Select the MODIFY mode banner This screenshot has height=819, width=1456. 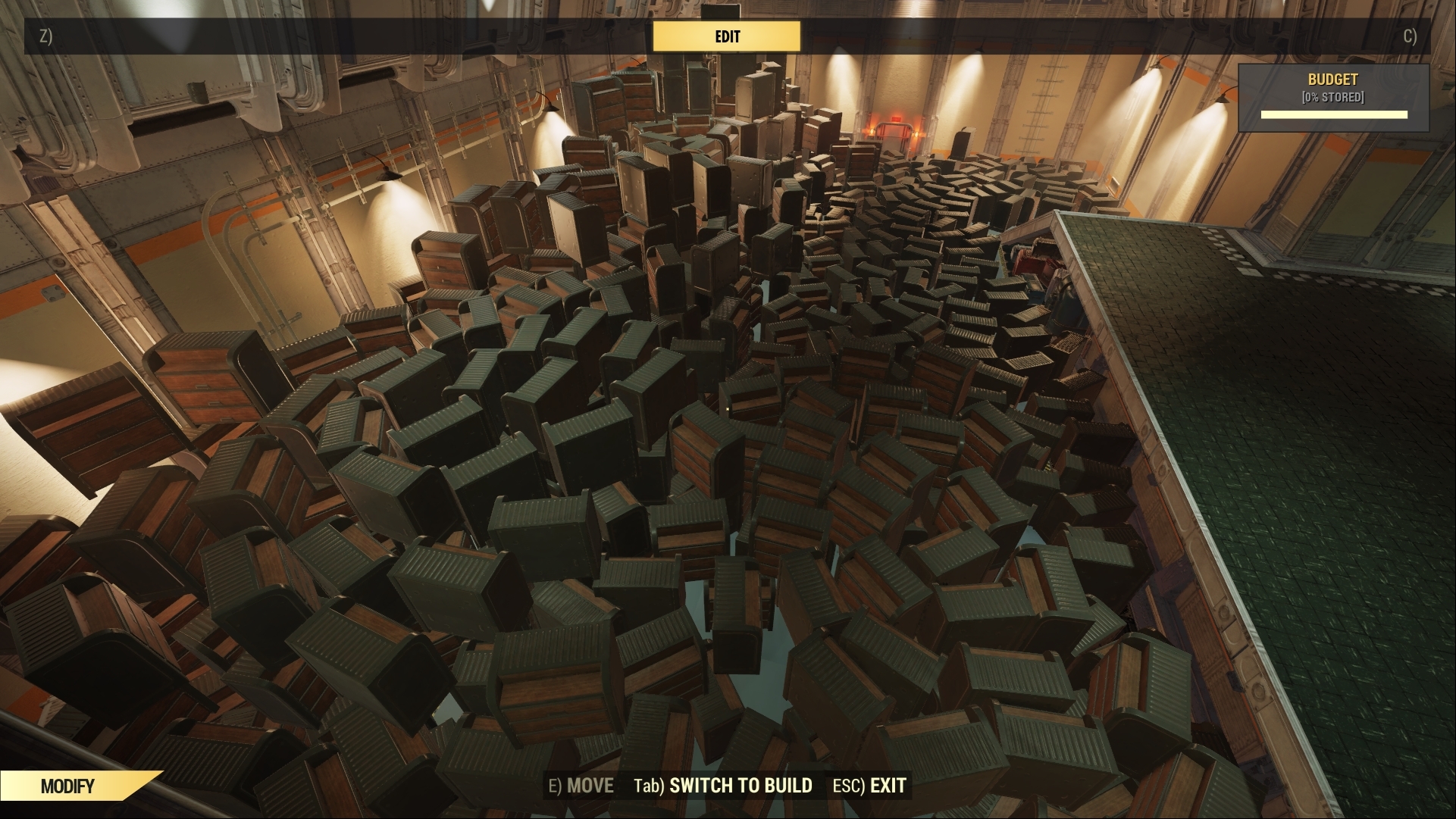click(x=67, y=786)
